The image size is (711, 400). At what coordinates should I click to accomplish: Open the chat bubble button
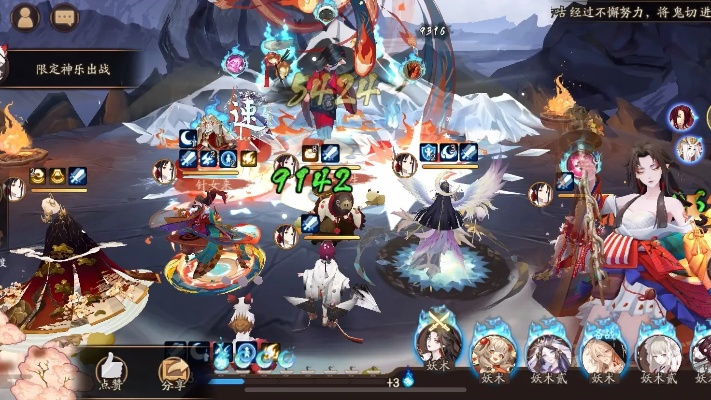(64, 17)
